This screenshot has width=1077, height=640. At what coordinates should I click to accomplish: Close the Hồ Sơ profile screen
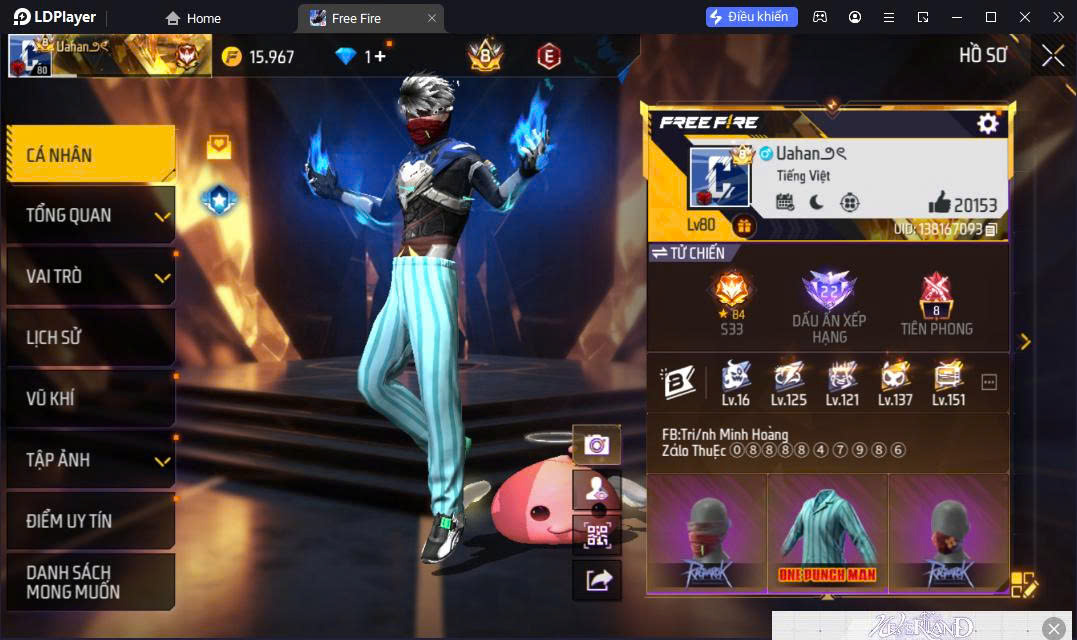(x=1052, y=56)
